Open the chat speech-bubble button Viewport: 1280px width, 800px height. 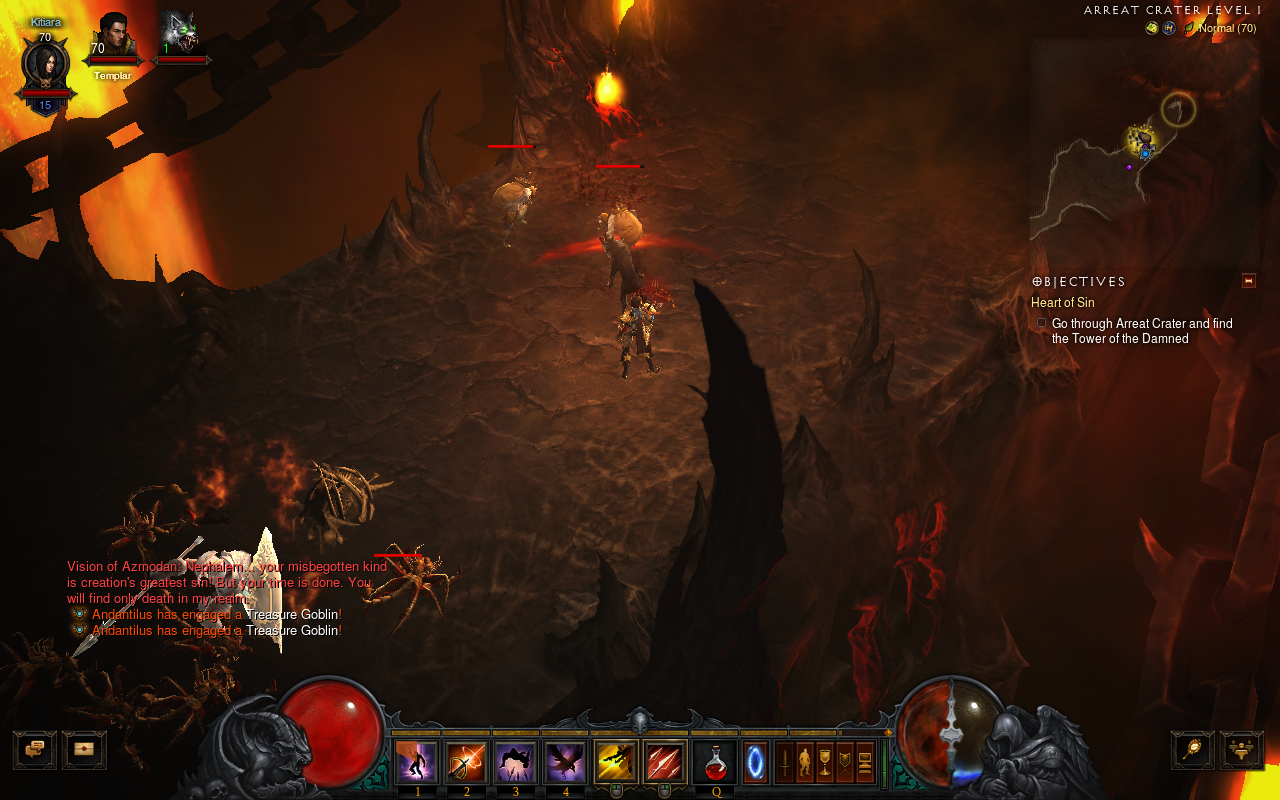tap(34, 749)
